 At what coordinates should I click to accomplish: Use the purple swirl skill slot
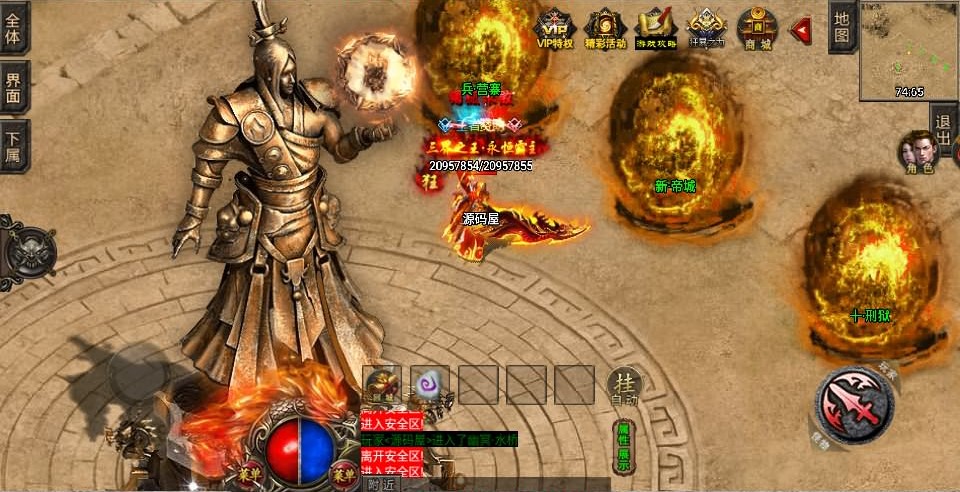point(430,384)
